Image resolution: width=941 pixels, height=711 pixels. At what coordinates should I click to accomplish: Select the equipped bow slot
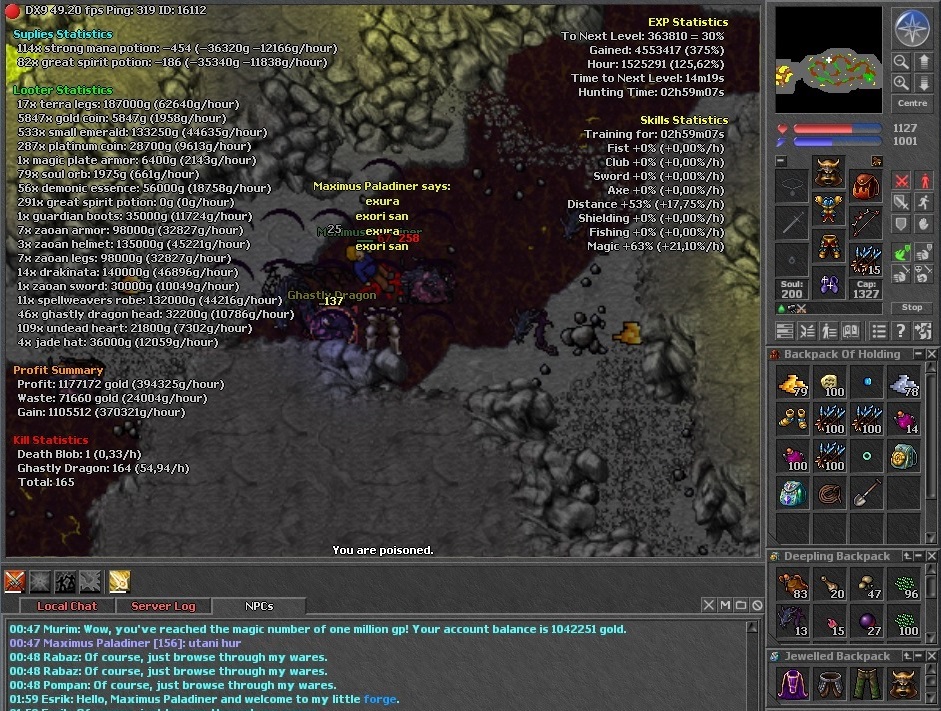click(865, 223)
